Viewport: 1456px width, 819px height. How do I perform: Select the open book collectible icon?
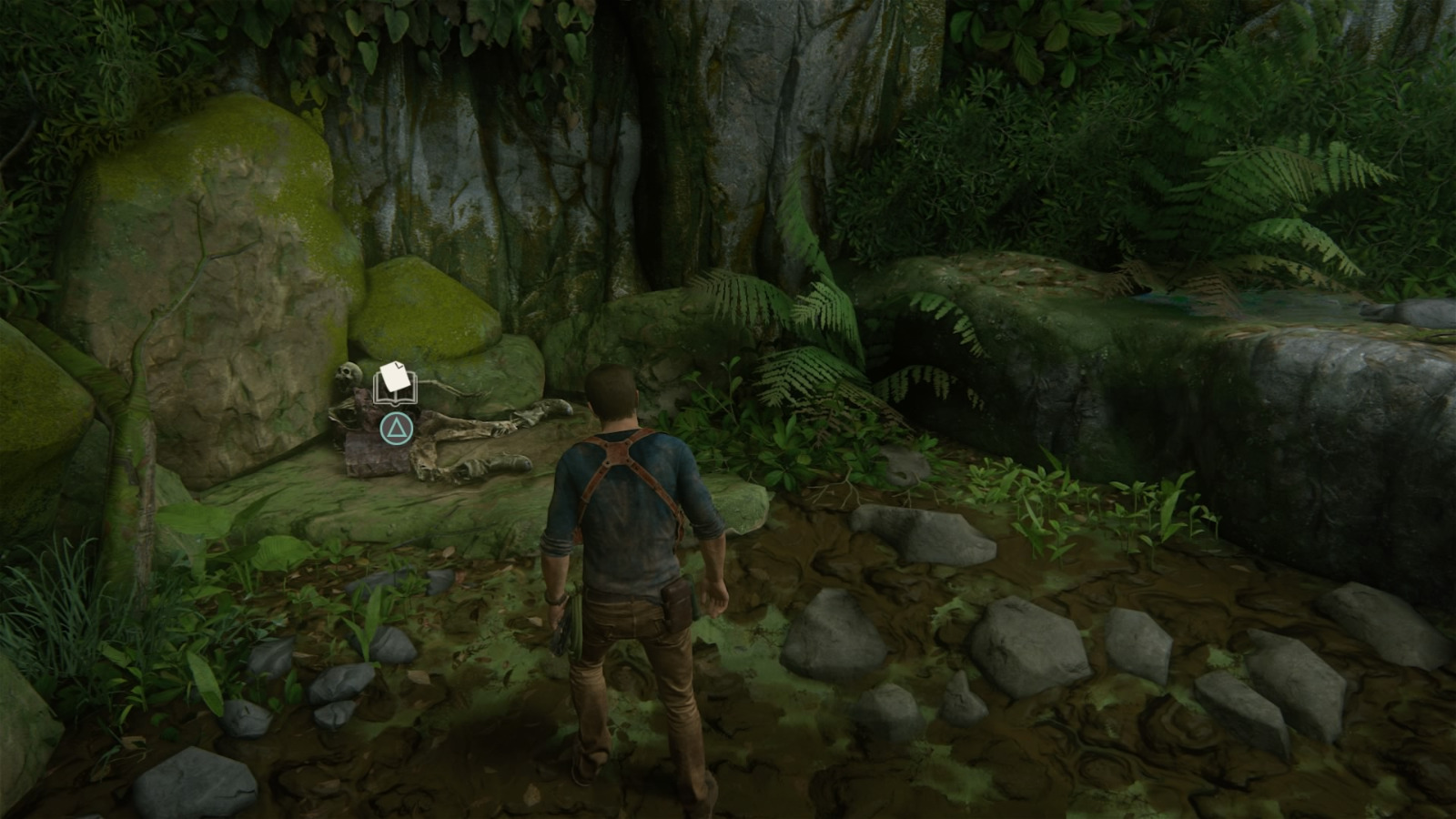(x=395, y=389)
